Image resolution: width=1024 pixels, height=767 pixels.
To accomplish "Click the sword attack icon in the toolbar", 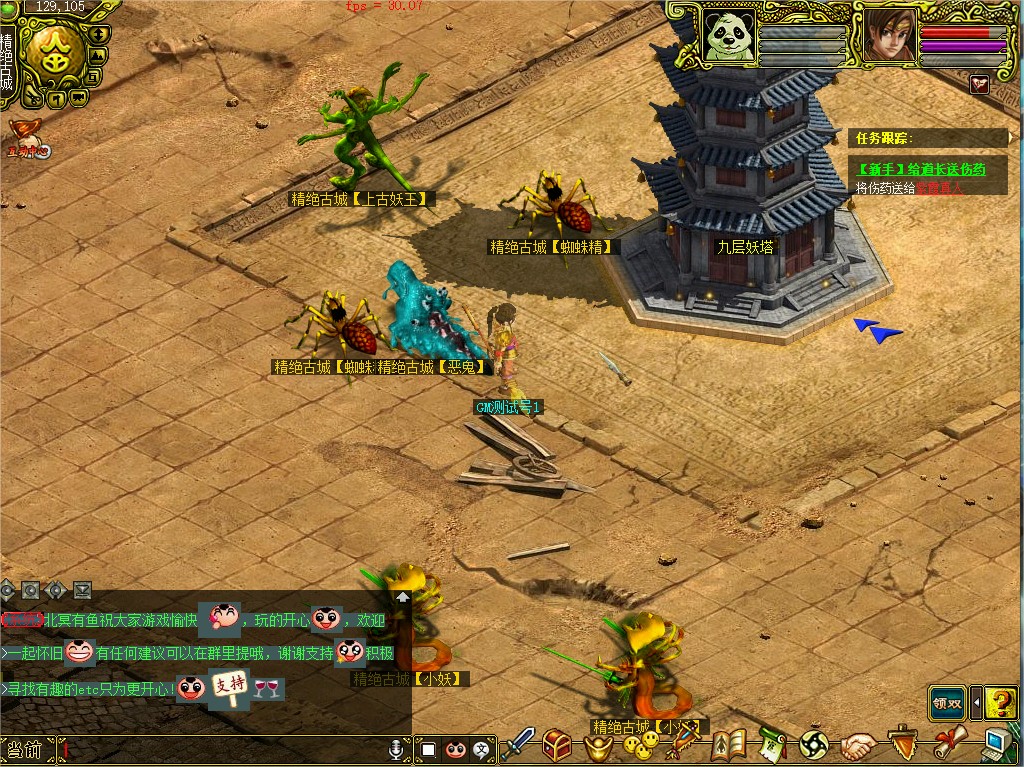I will pyautogui.click(x=520, y=744).
